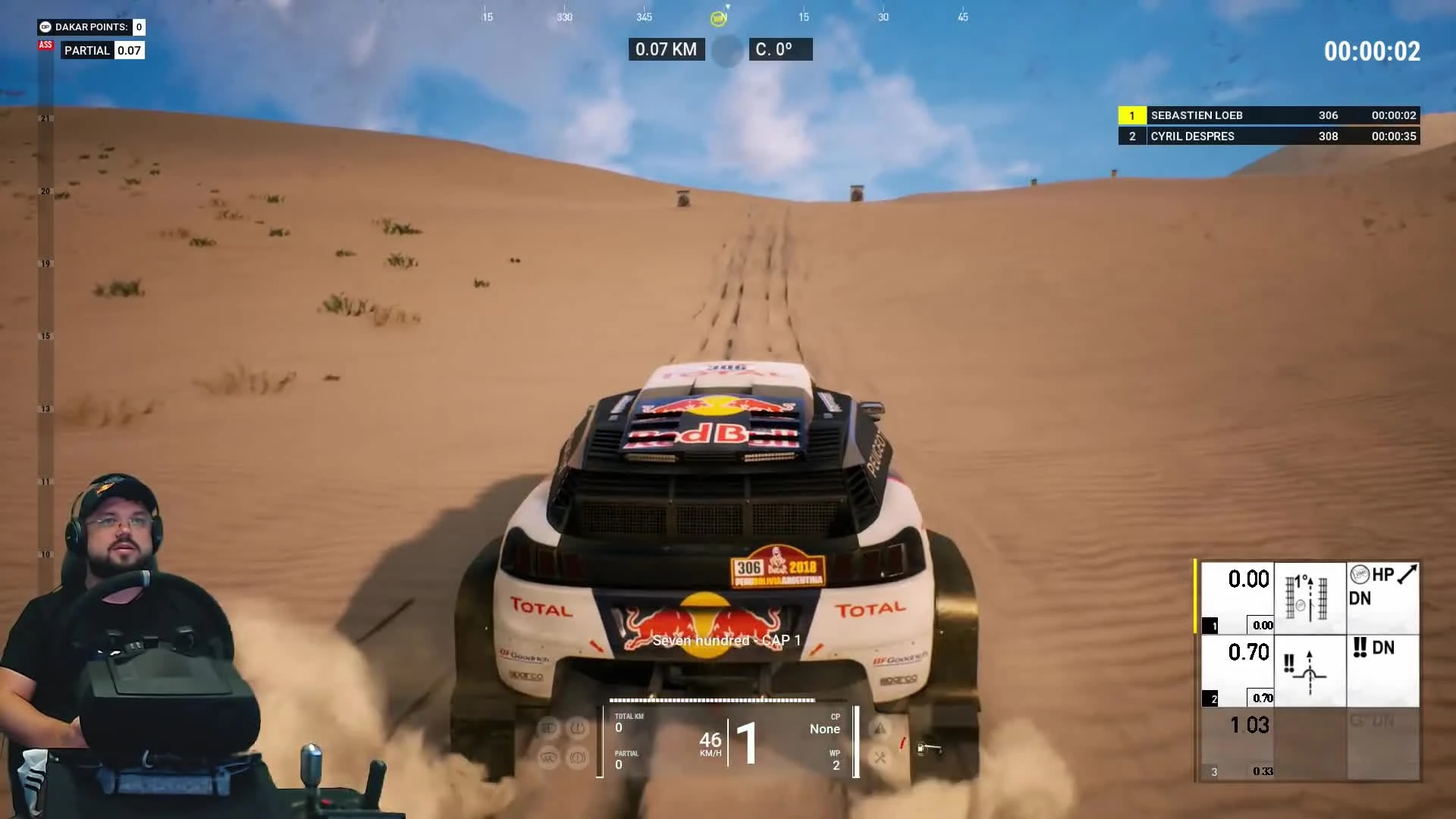The height and width of the screenshot is (819, 1456).
Task: Select the headlights icon on the dashboard
Action: pyautogui.click(x=550, y=727)
